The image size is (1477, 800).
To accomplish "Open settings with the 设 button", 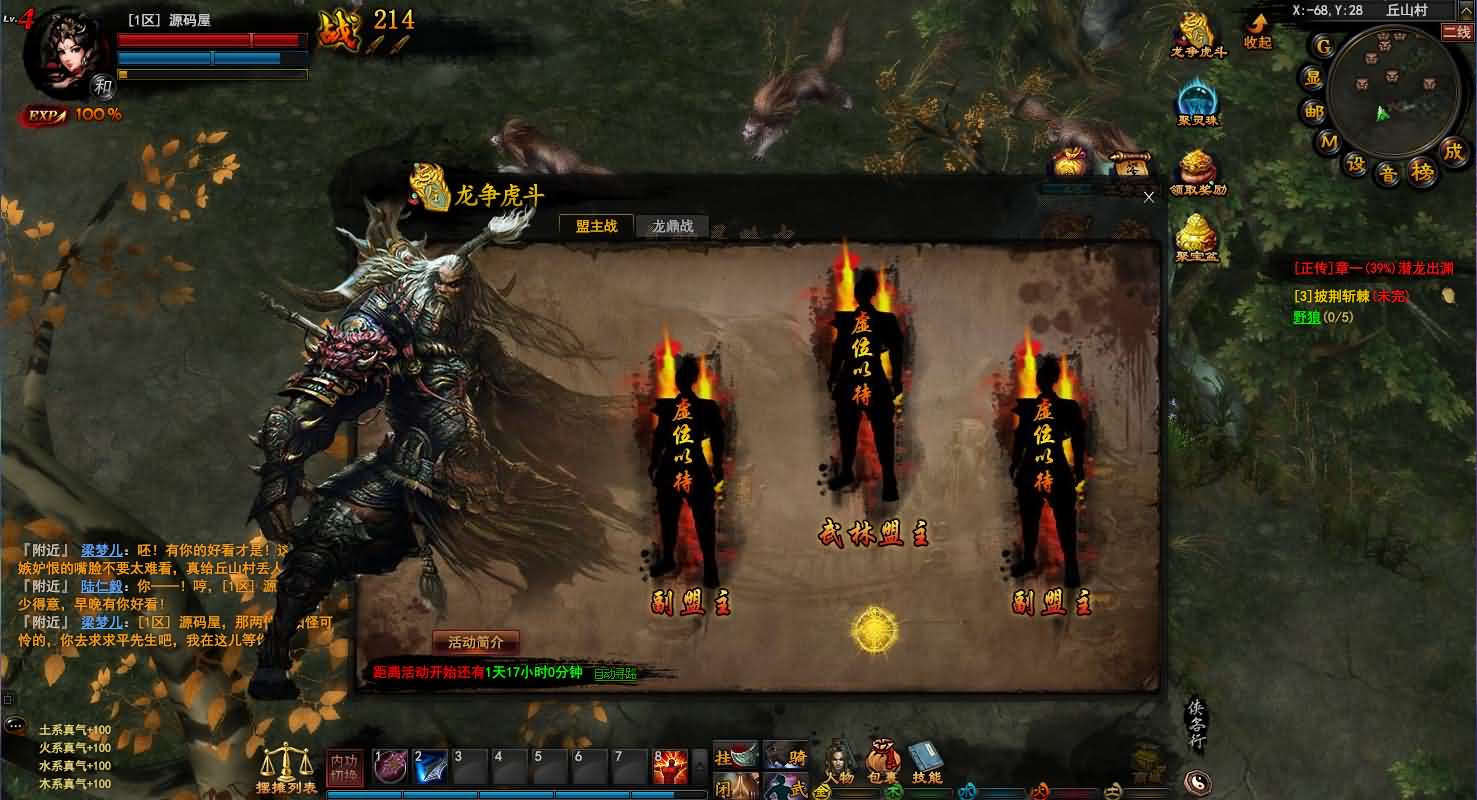I will [1356, 164].
